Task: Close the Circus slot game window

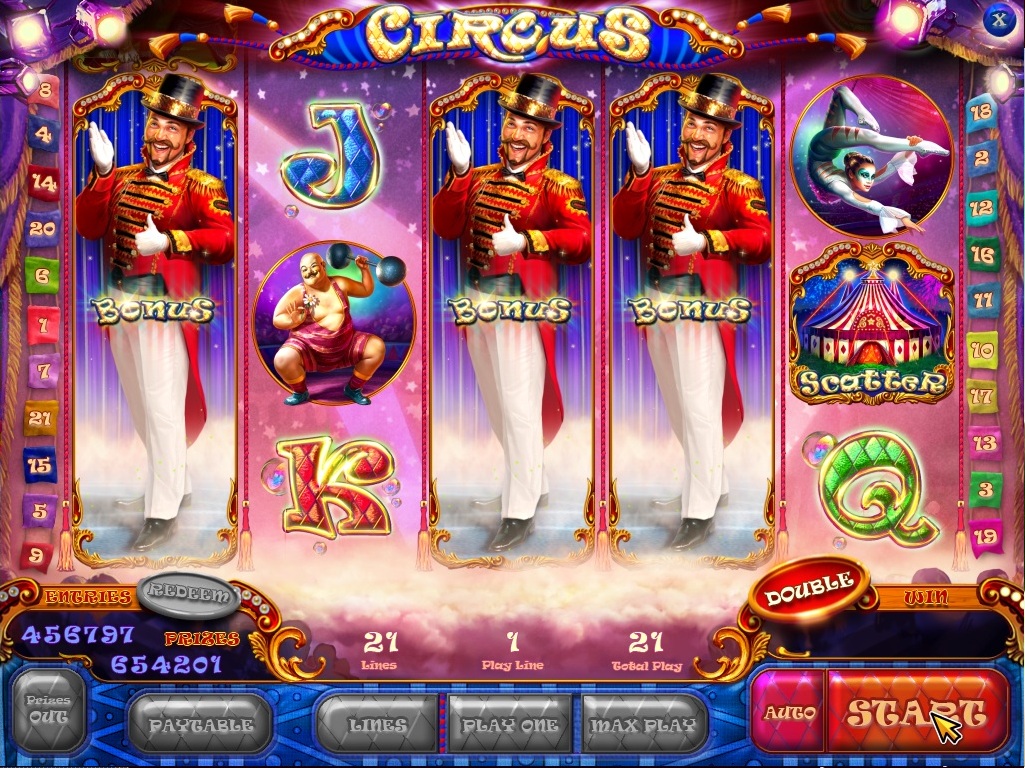Action: coord(998,19)
